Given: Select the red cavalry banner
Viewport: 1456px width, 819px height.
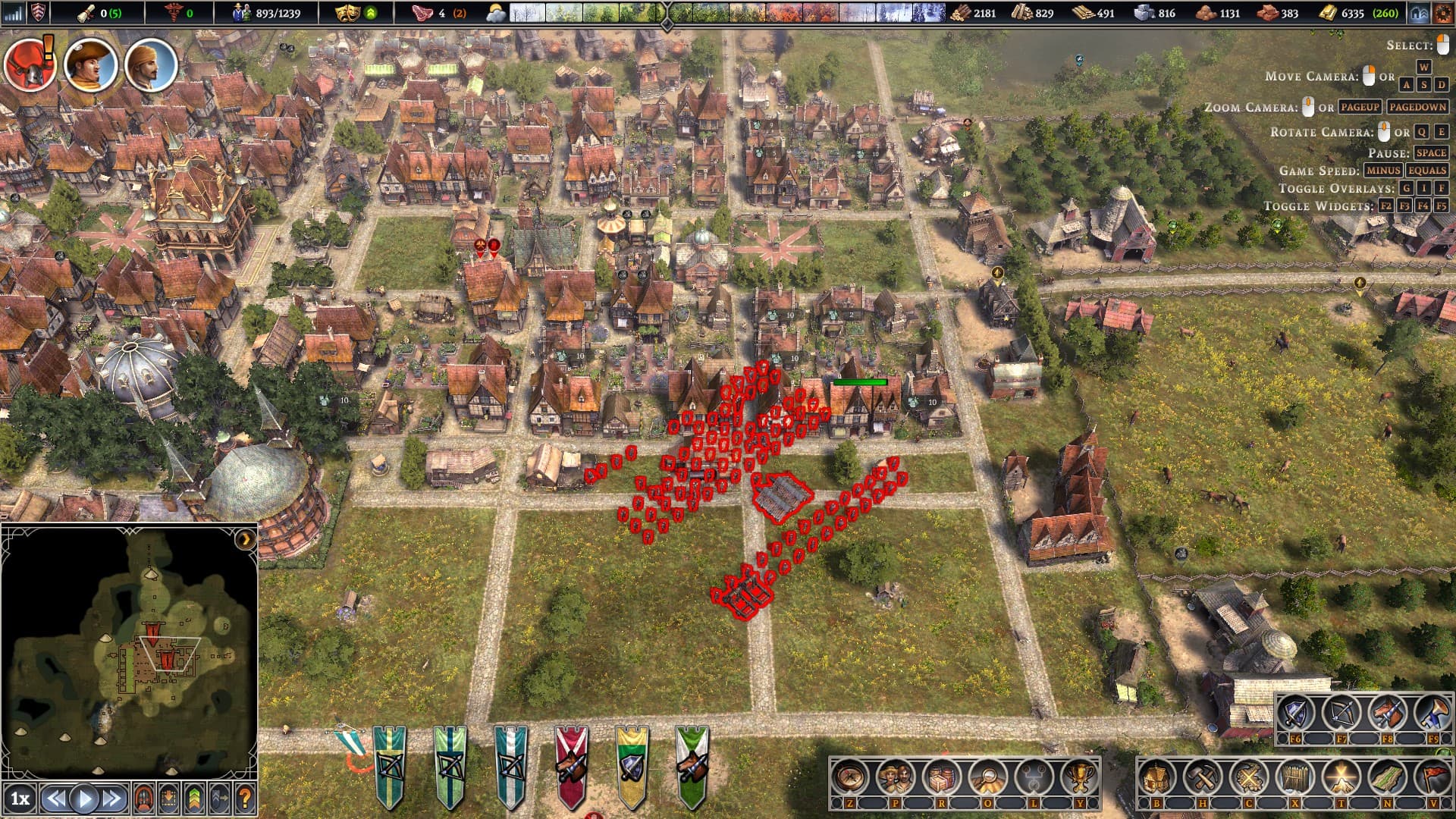Looking at the screenshot, I should 570,764.
